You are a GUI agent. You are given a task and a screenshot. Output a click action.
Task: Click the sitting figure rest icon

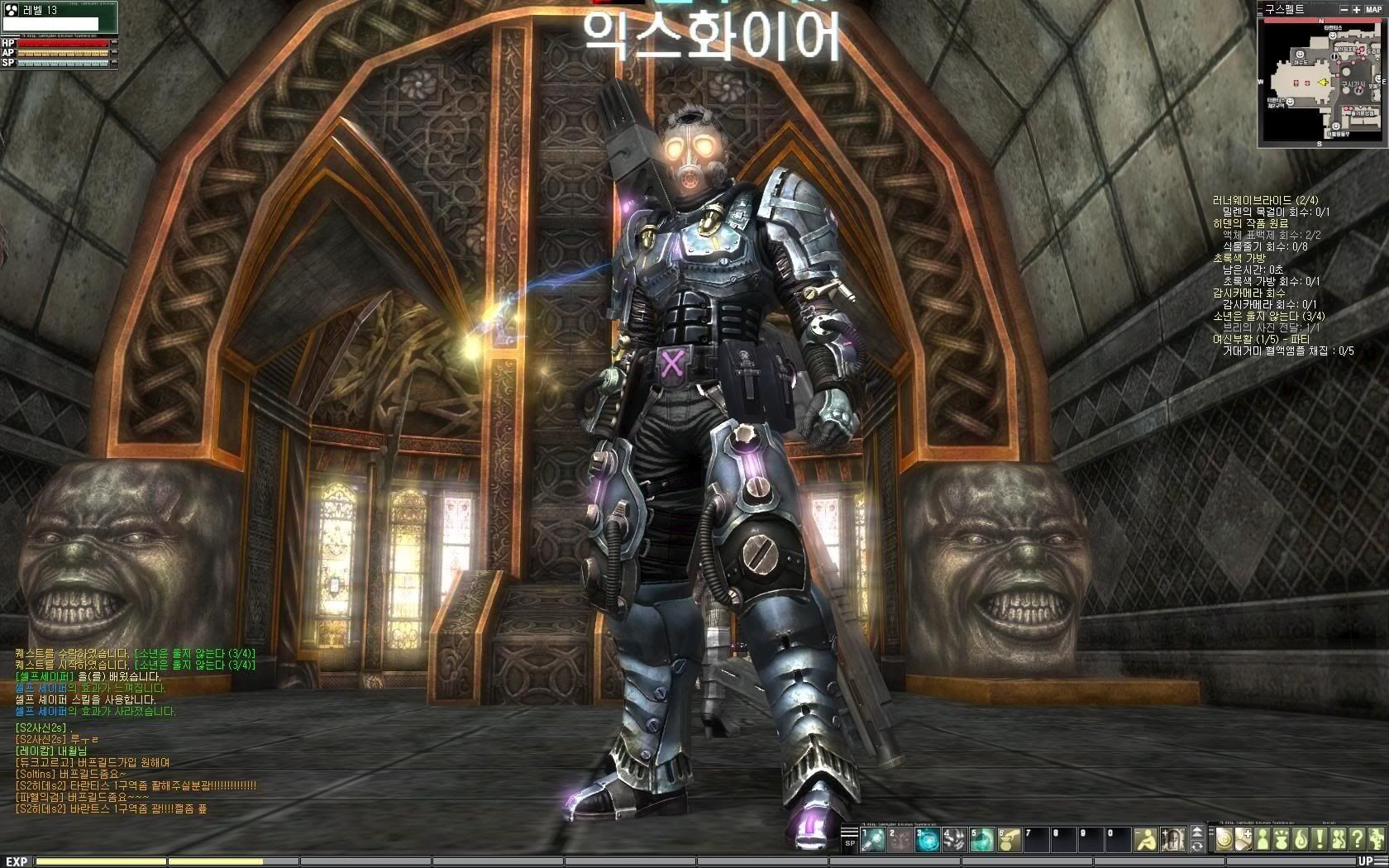[x=1146, y=840]
